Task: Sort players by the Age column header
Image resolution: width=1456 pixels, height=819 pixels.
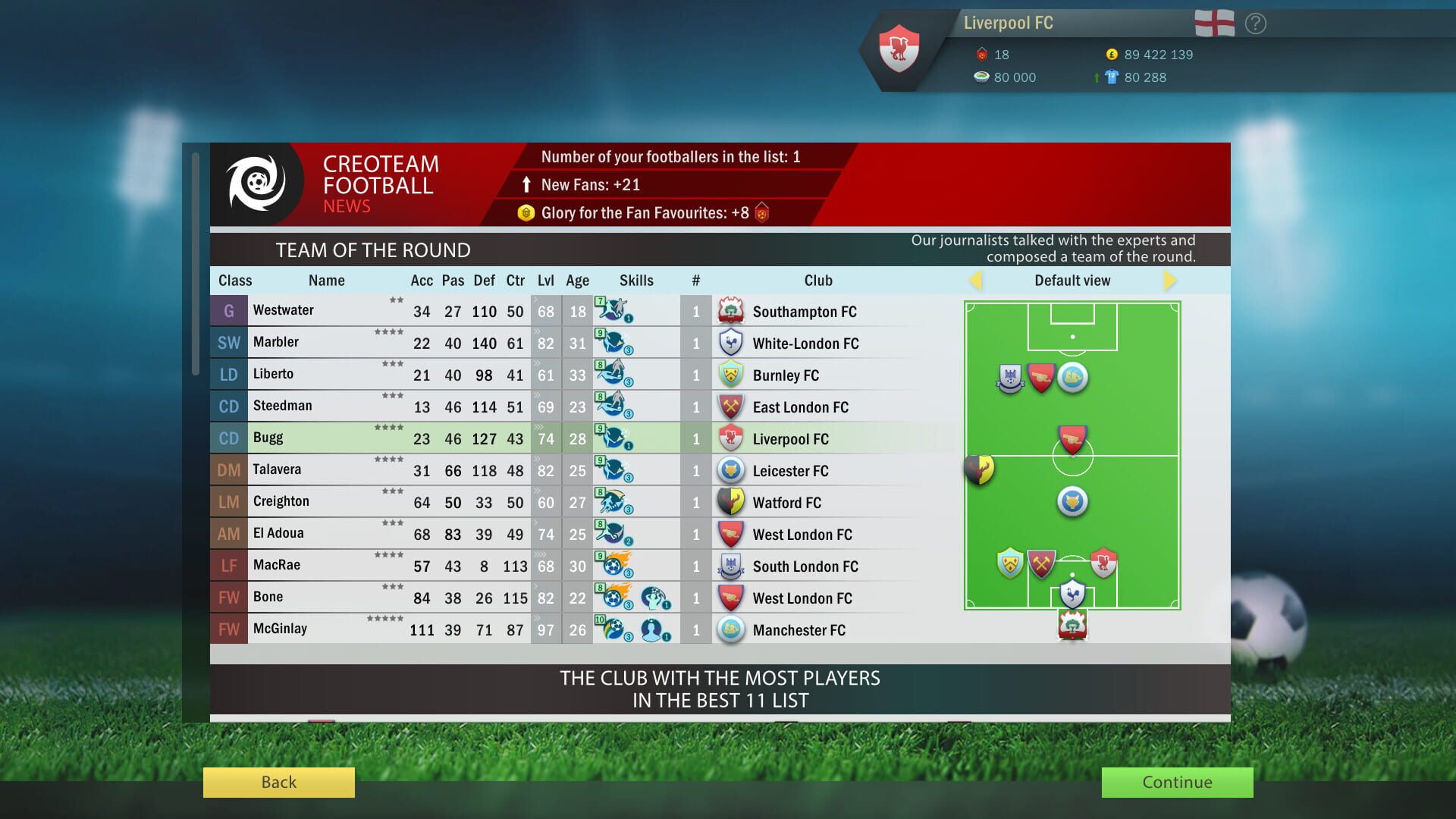Action: pyautogui.click(x=577, y=280)
